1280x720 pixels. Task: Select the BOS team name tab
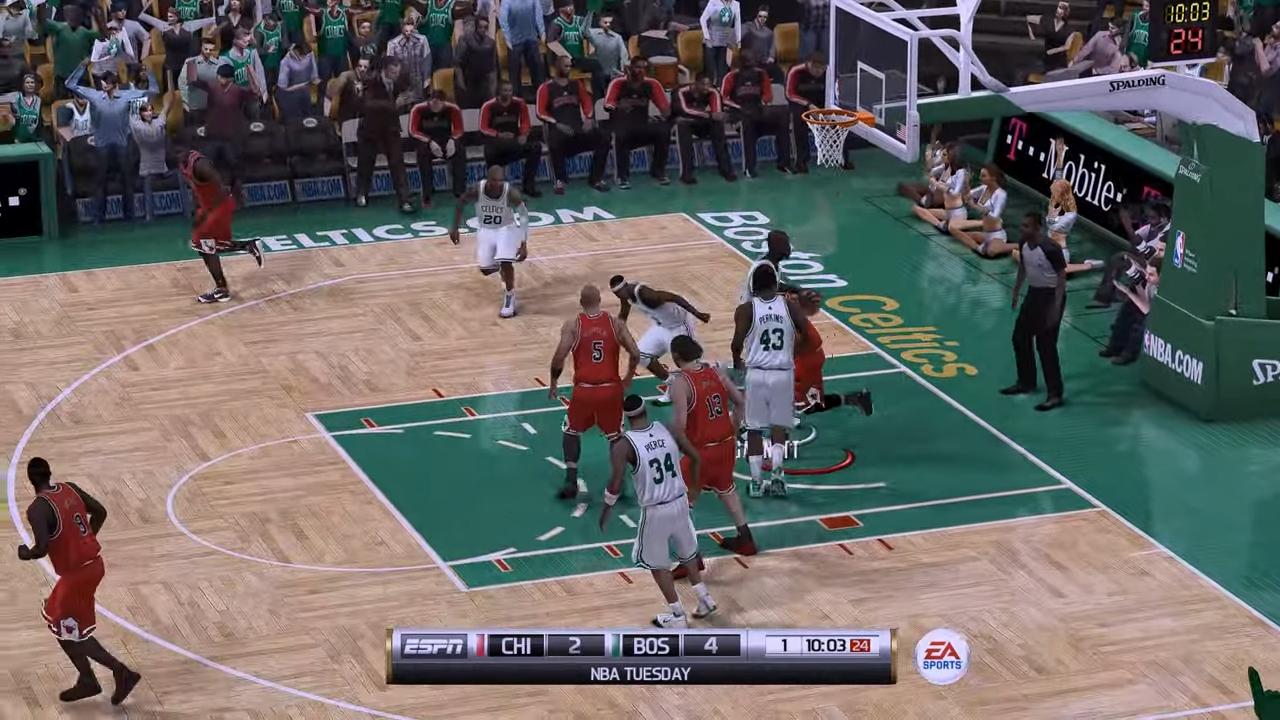pyautogui.click(x=651, y=646)
